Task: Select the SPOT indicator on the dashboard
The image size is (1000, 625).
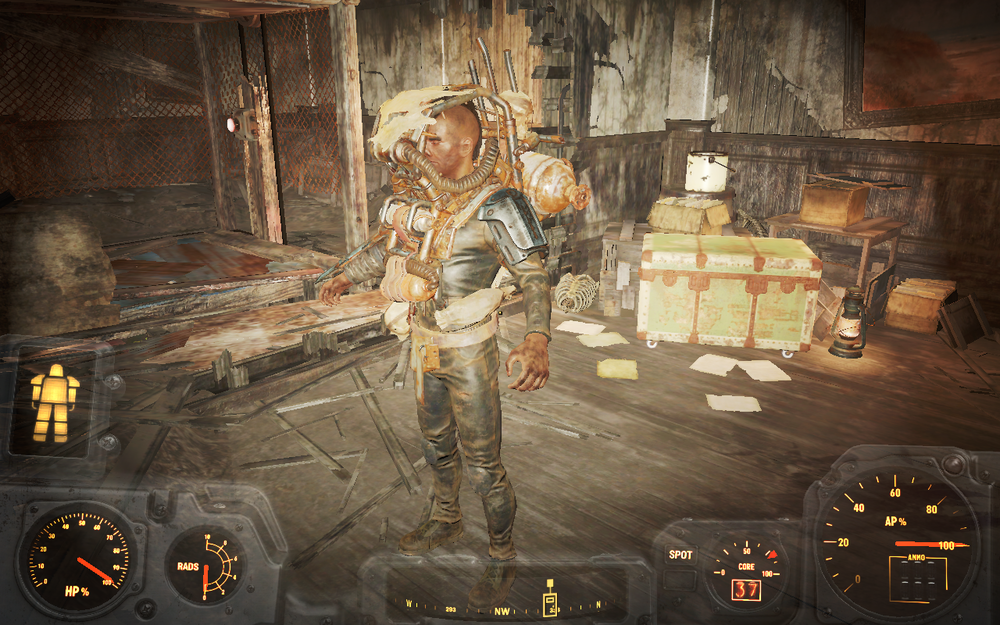Action: click(x=680, y=554)
